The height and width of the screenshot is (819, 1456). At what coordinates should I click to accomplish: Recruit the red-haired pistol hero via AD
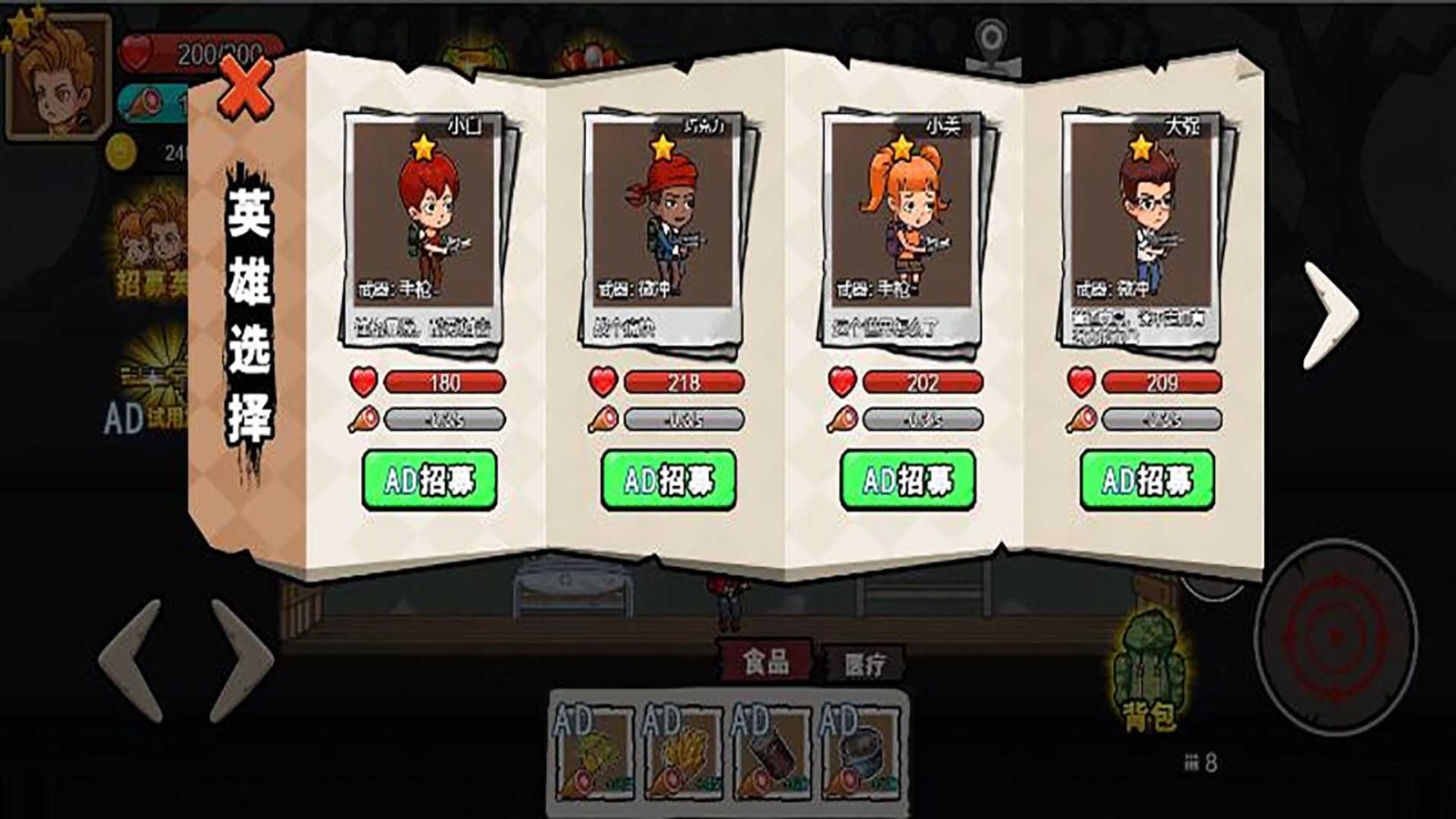click(430, 480)
